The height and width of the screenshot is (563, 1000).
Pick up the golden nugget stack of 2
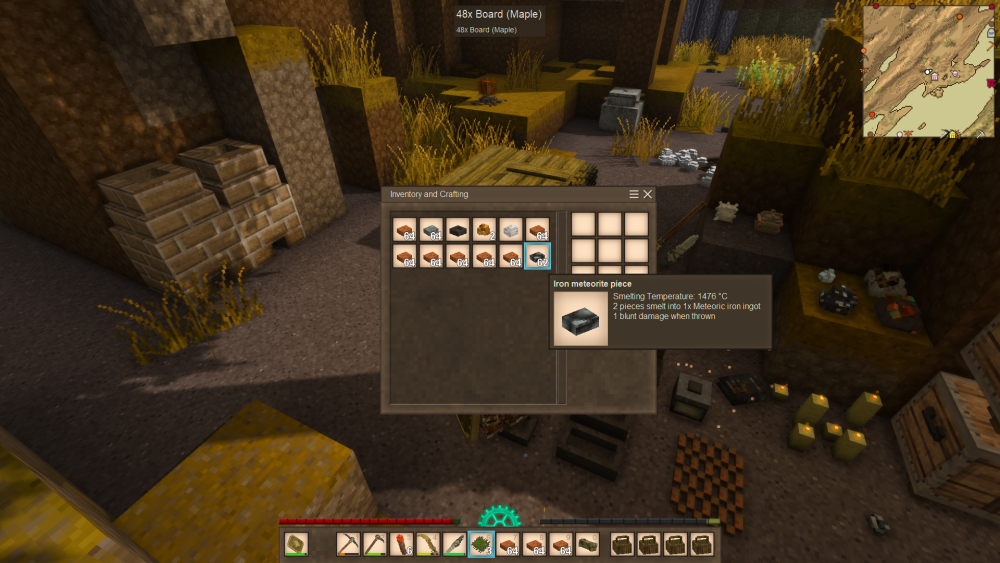pyautogui.click(x=484, y=230)
